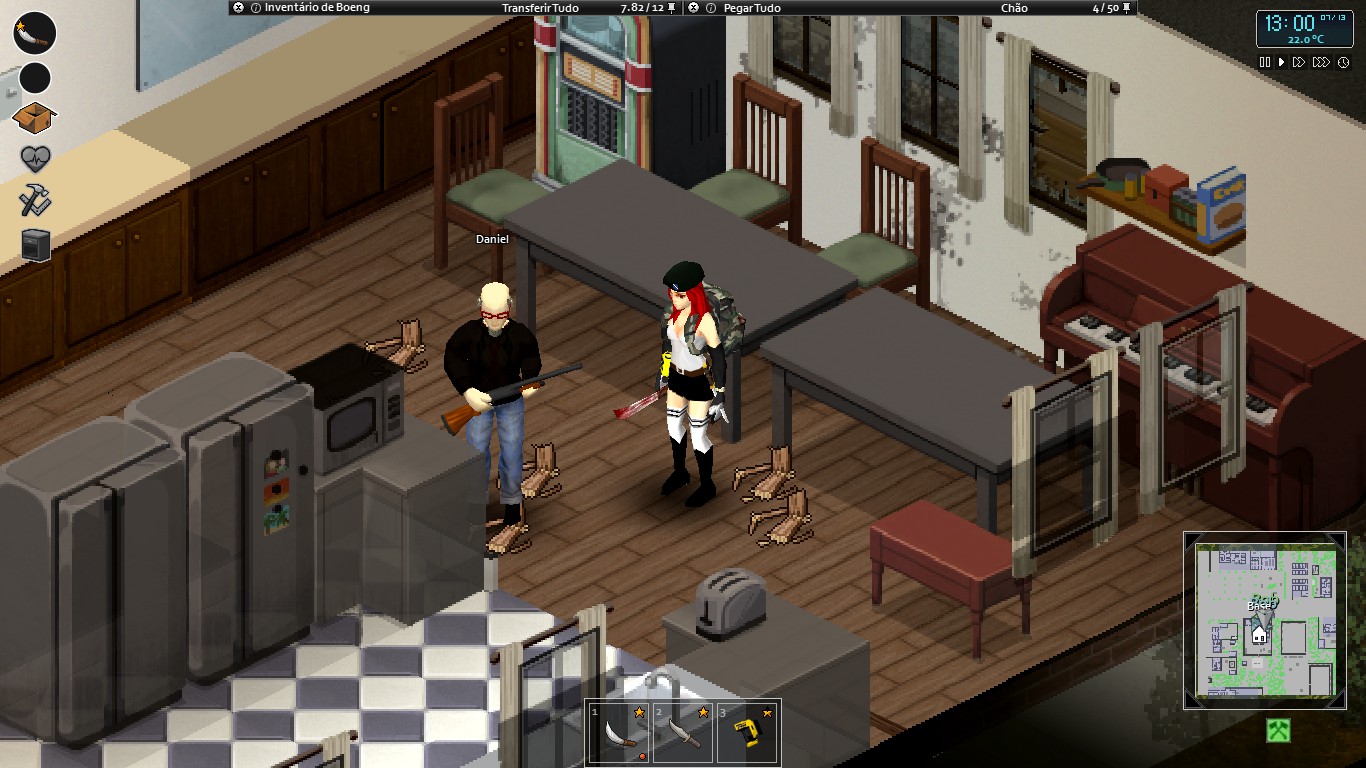Screen dimensions: 1366x768
Task: Click the clock icon beside speed controls
Action: [x=1343, y=62]
